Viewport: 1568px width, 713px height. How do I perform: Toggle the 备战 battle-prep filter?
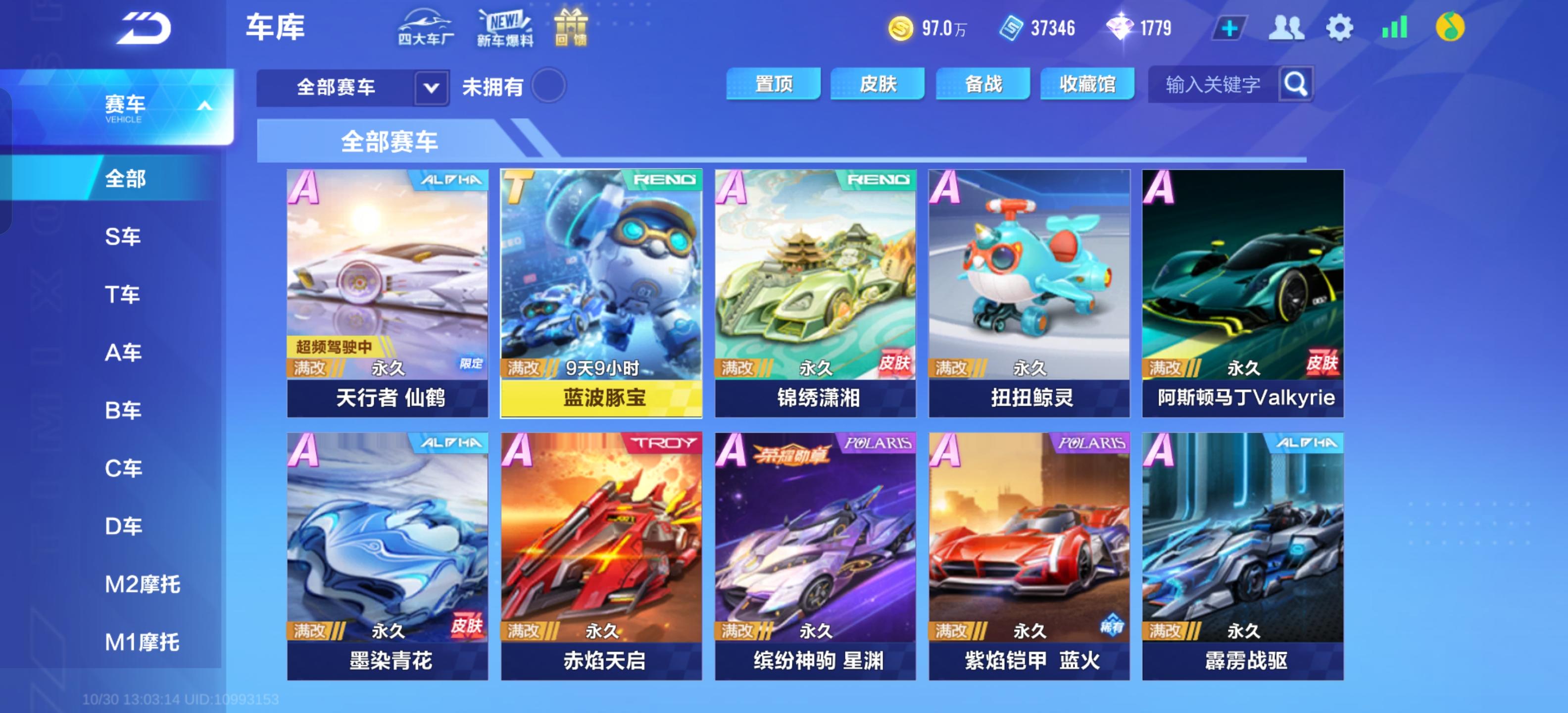(x=982, y=84)
